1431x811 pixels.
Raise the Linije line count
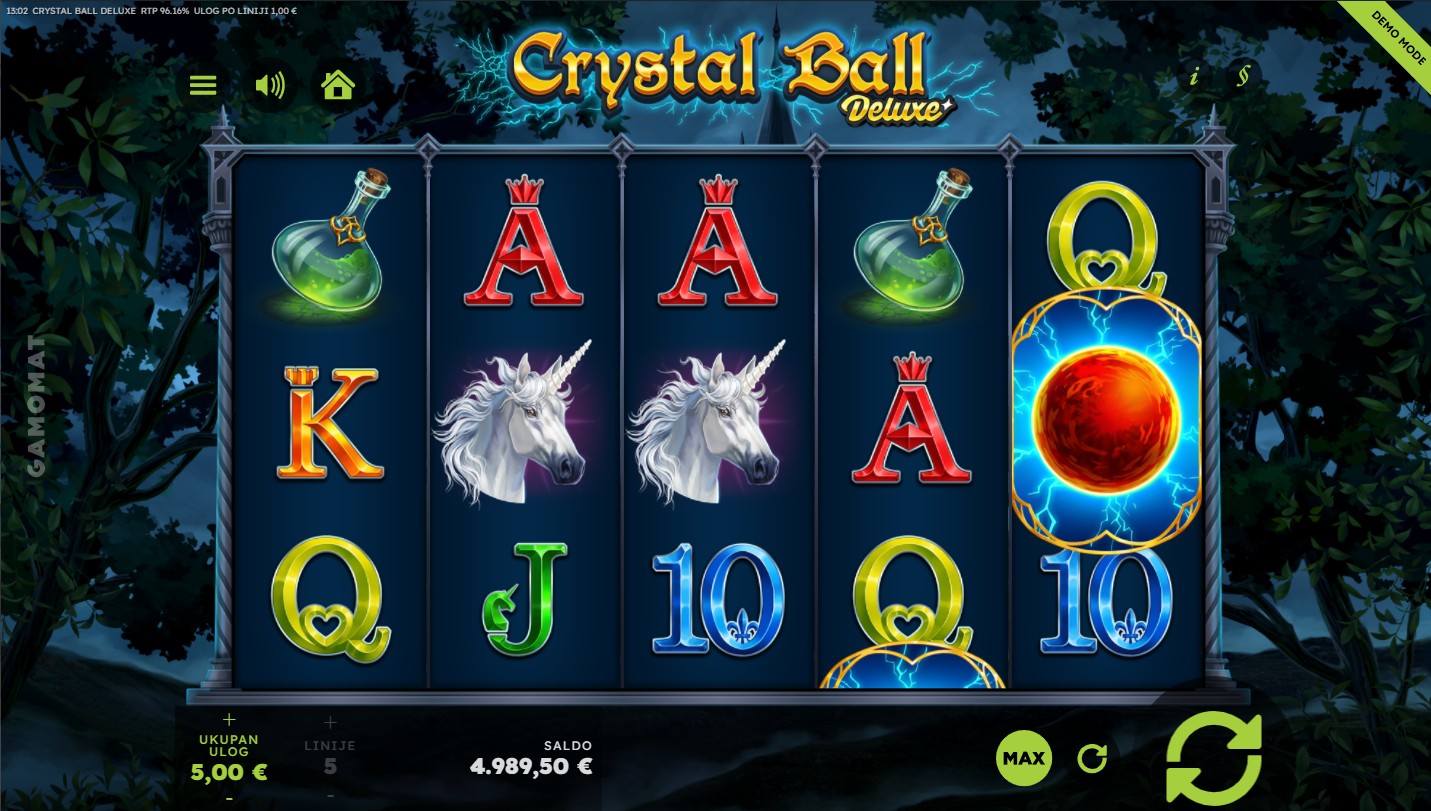click(330, 722)
